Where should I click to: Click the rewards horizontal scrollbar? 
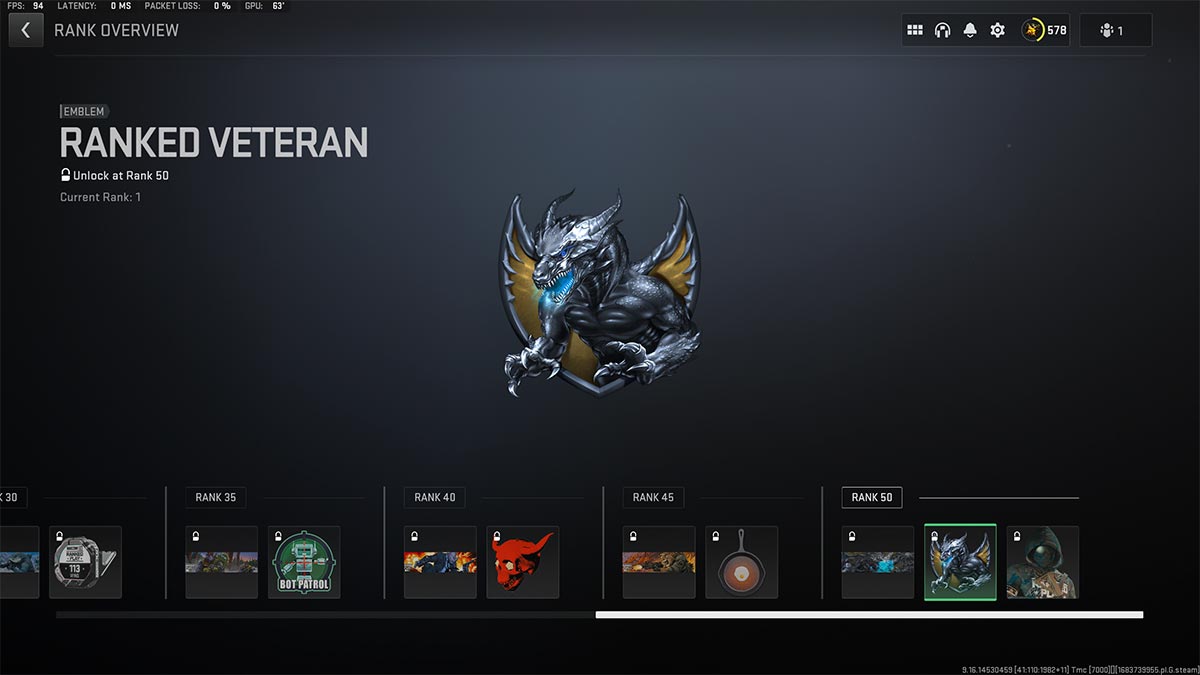(868, 615)
